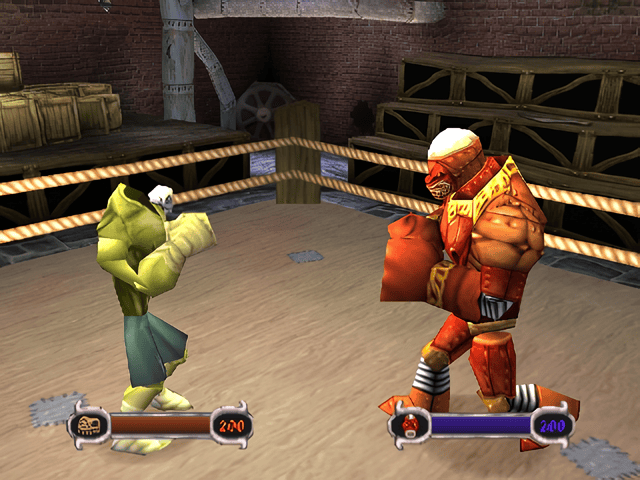
Task: Click the skull portrait beside the brown health bar
Action: (x=88, y=425)
